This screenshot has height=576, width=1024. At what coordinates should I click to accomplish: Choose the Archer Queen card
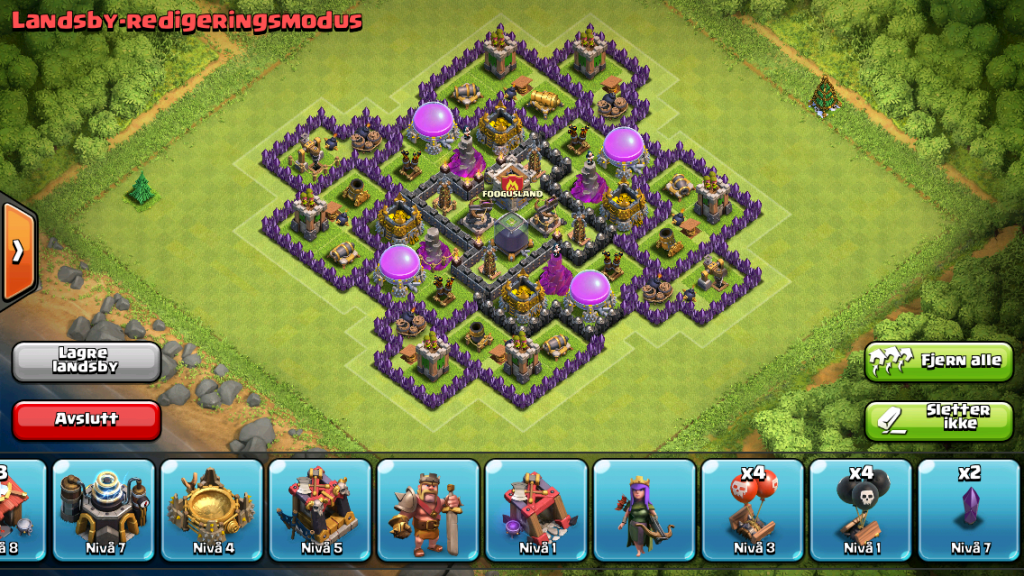coord(643,508)
